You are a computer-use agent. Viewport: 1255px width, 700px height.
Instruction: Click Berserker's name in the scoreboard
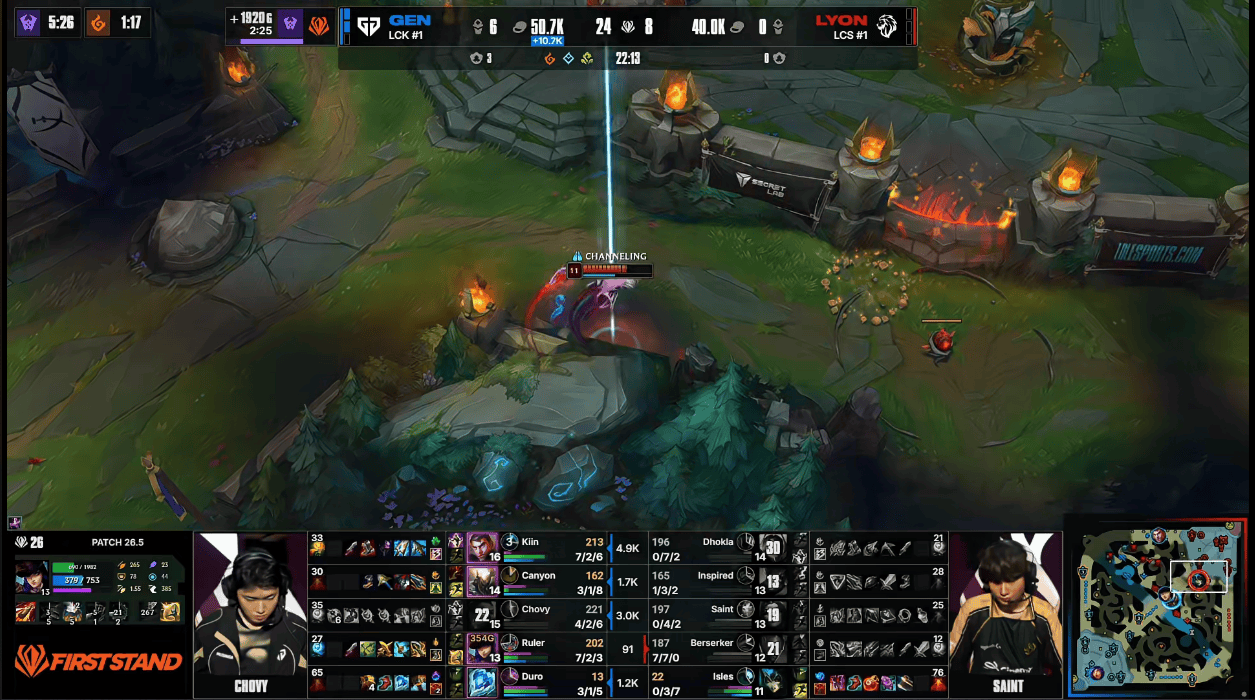(711, 643)
